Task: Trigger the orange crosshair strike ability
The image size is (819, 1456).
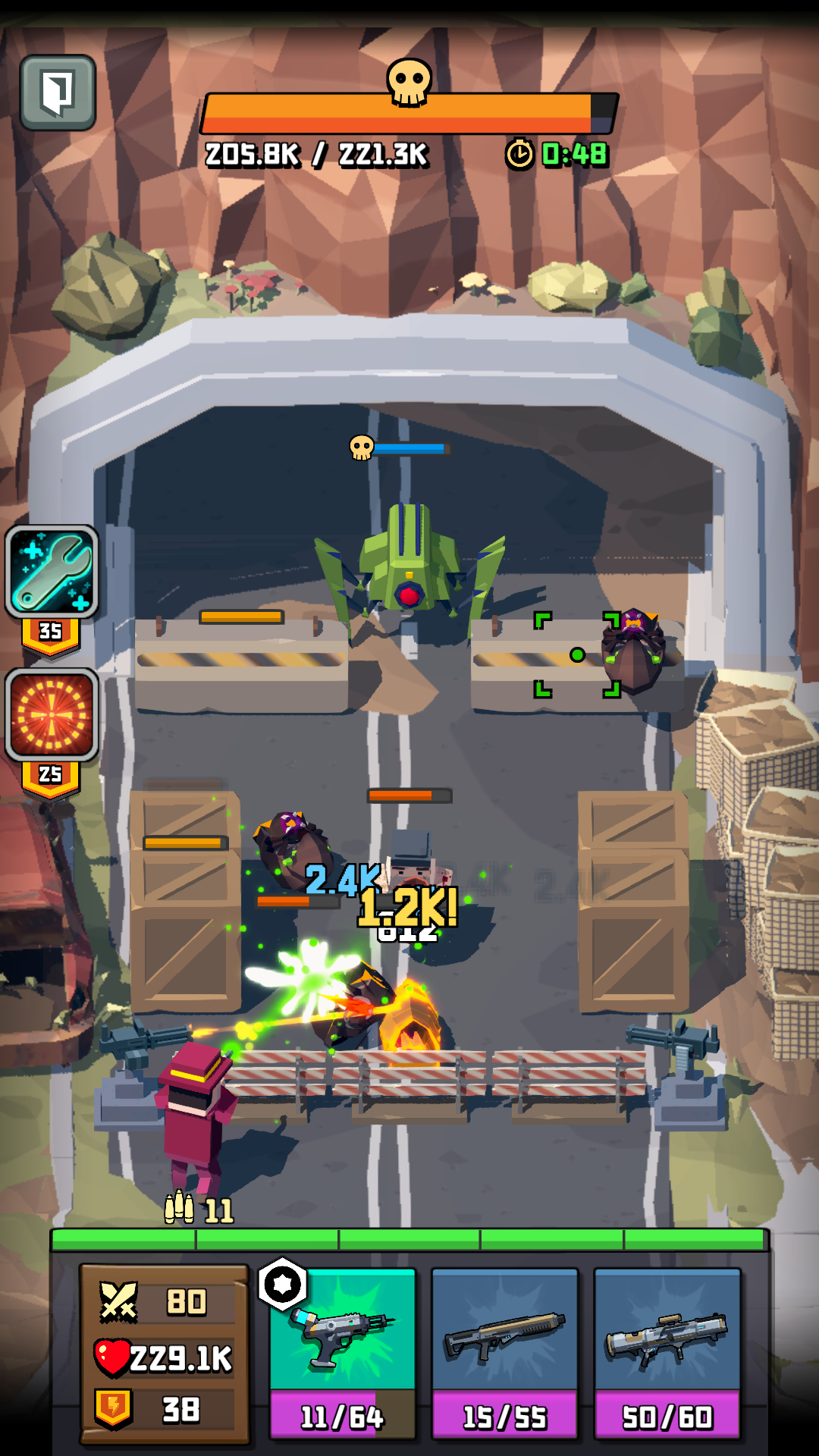Action: 52,715
